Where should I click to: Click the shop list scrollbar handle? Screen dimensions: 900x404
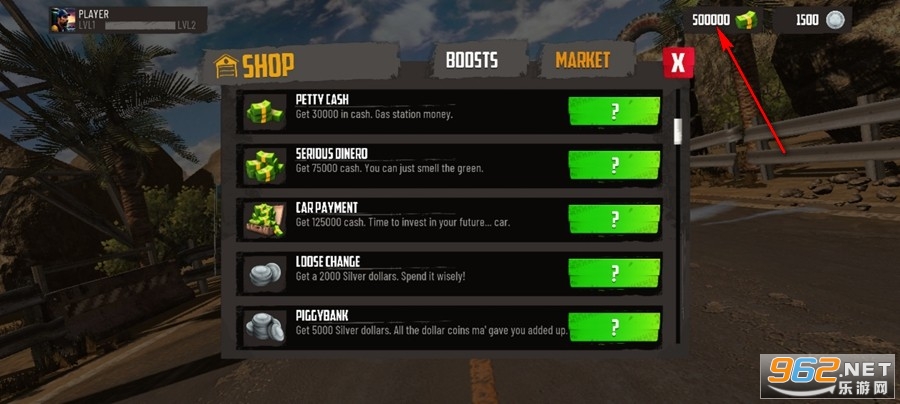coord(678,131)
